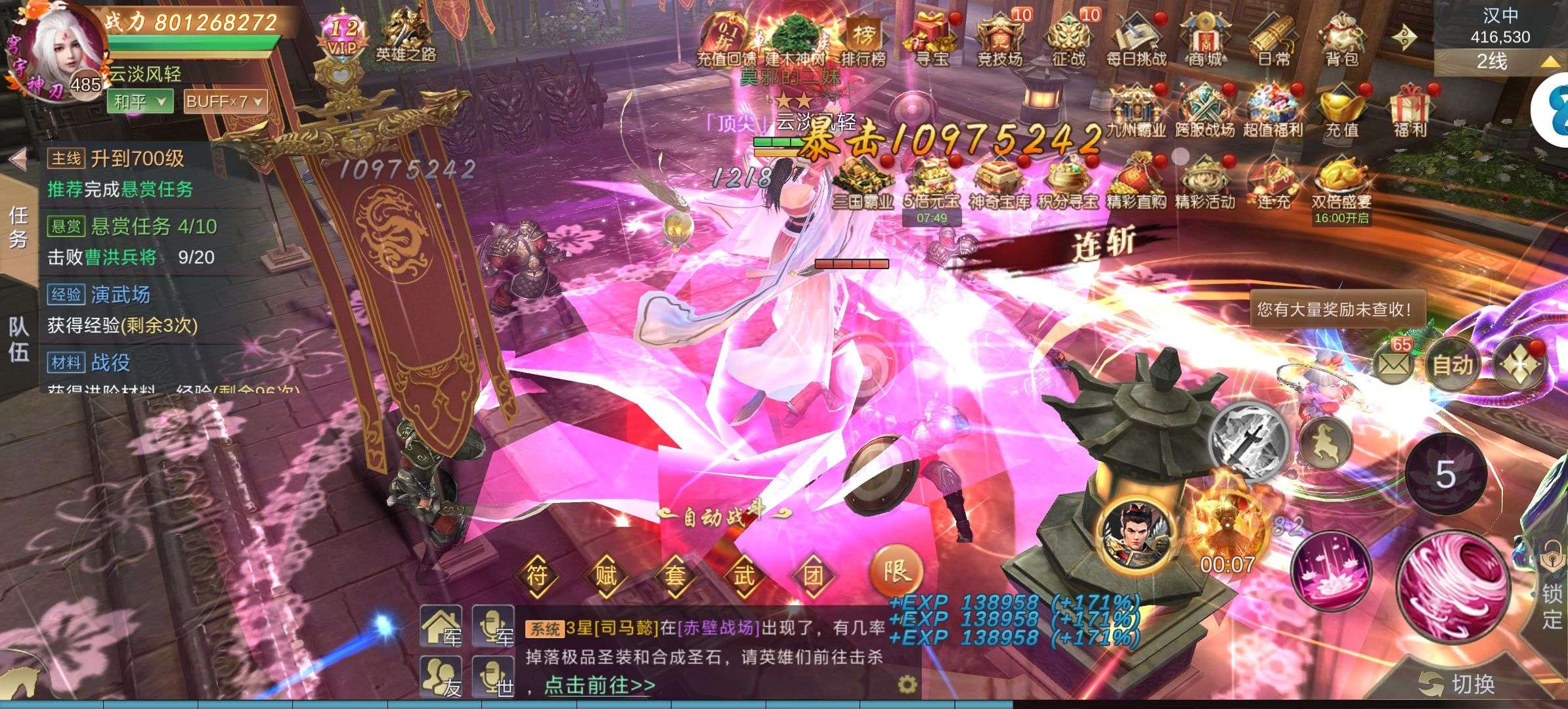Viewport: 1568px width, 709px height.
Task: Open the 寻宝 treasure hunt
Action: click(x=932, y=41)
